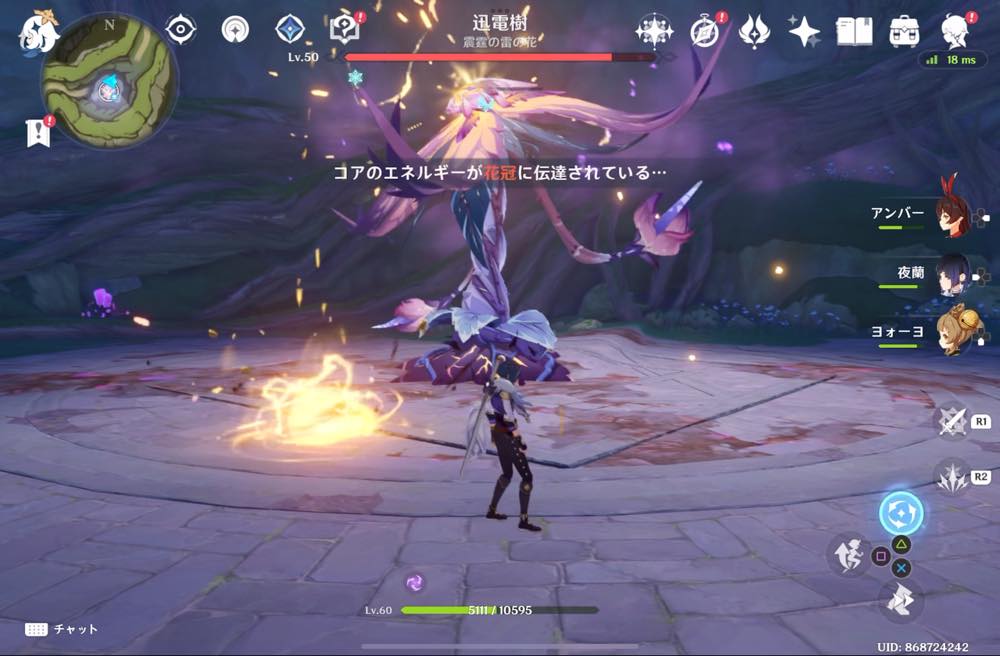Screen dimensions: 1000x656
Task: Use the sword skill button
Action: tap(951, 421)
